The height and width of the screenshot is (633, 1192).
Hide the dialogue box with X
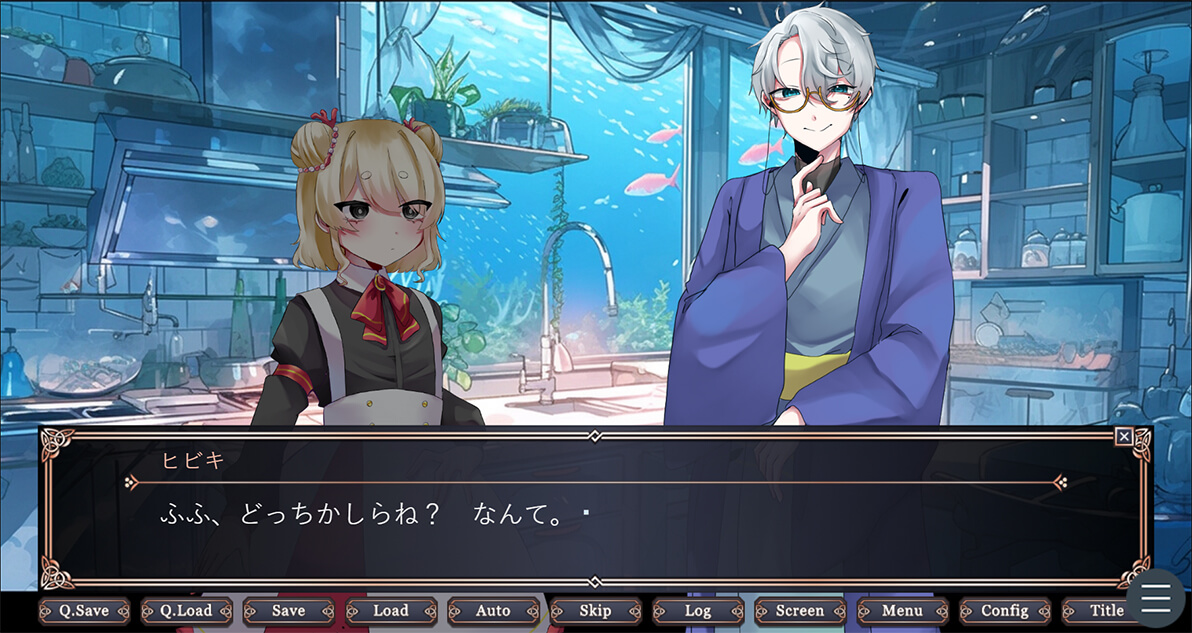tap(1124, 437)
